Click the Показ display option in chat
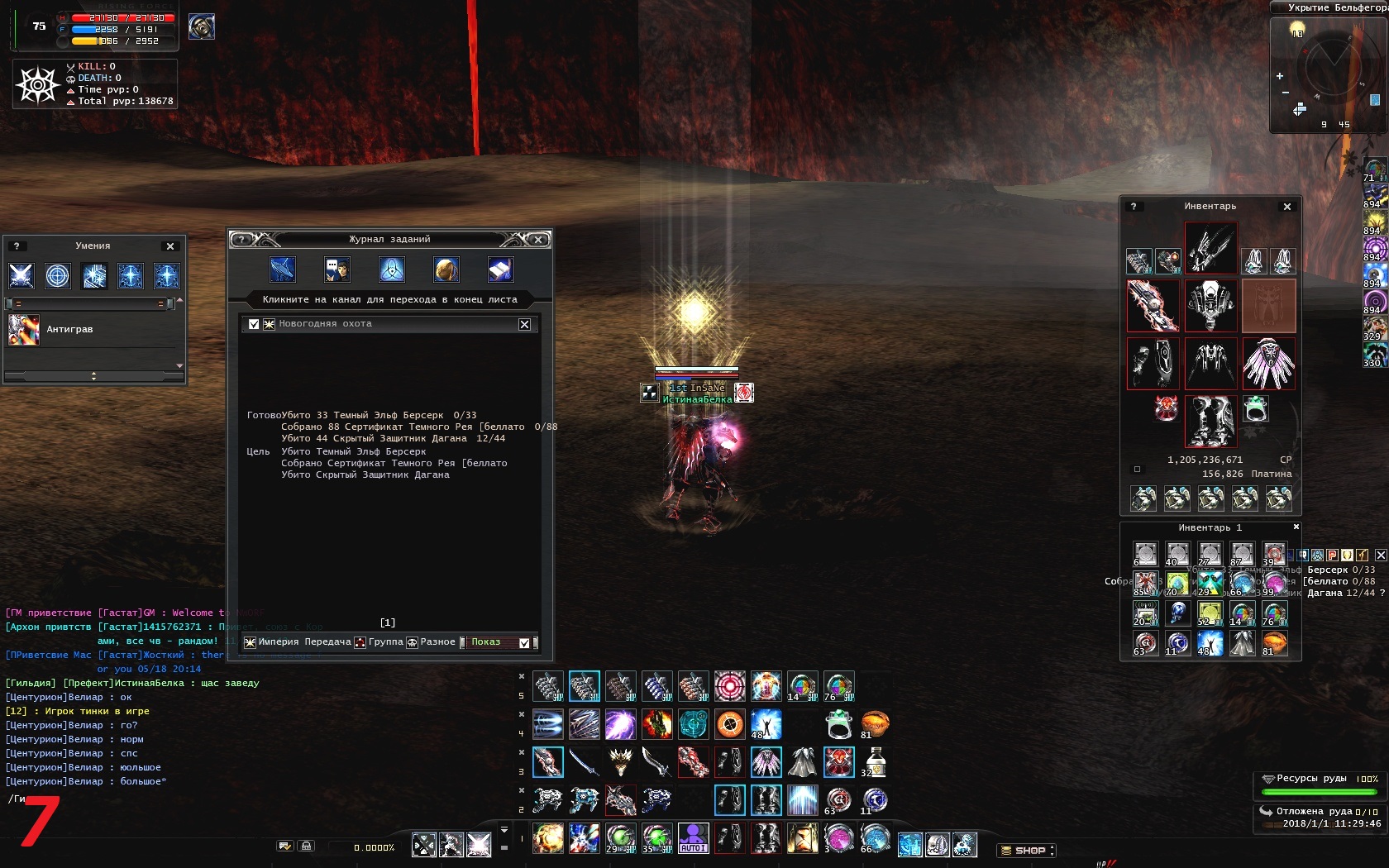The width and height of the screenshot is (1389, 868). pyautogui.click(x=486, y=642)
